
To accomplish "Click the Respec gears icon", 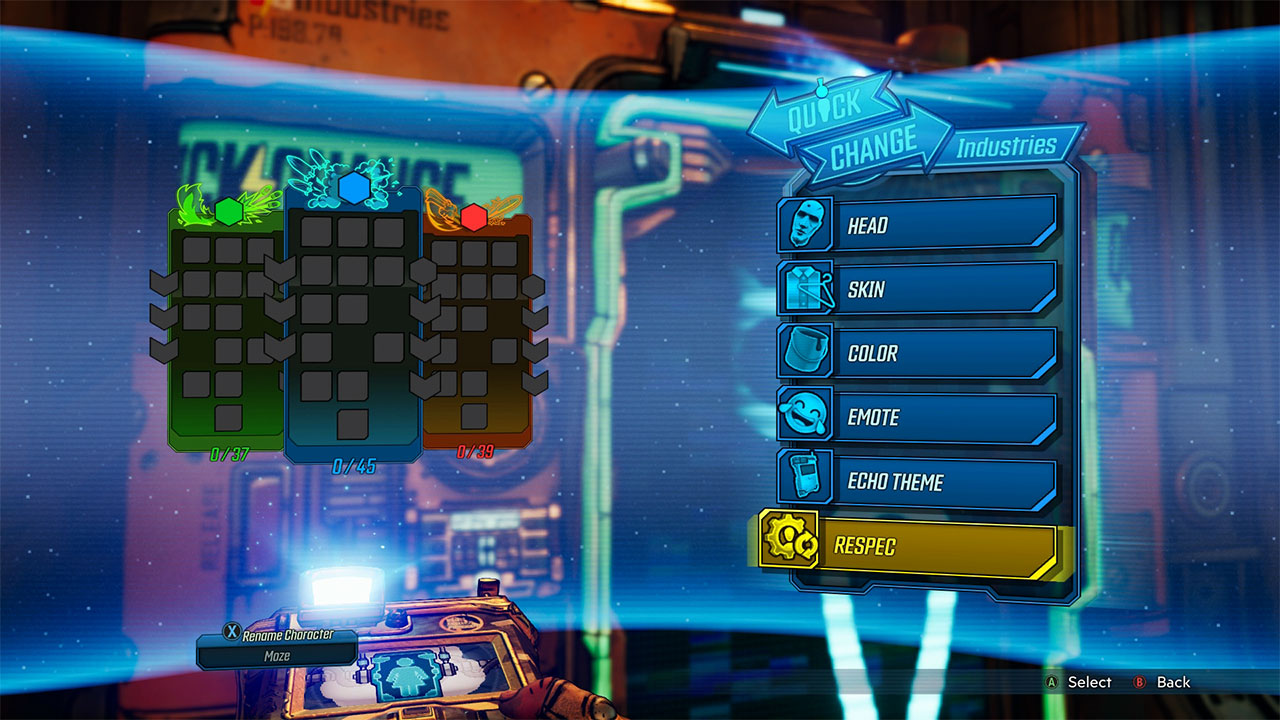I will click(x=790, y=546).
